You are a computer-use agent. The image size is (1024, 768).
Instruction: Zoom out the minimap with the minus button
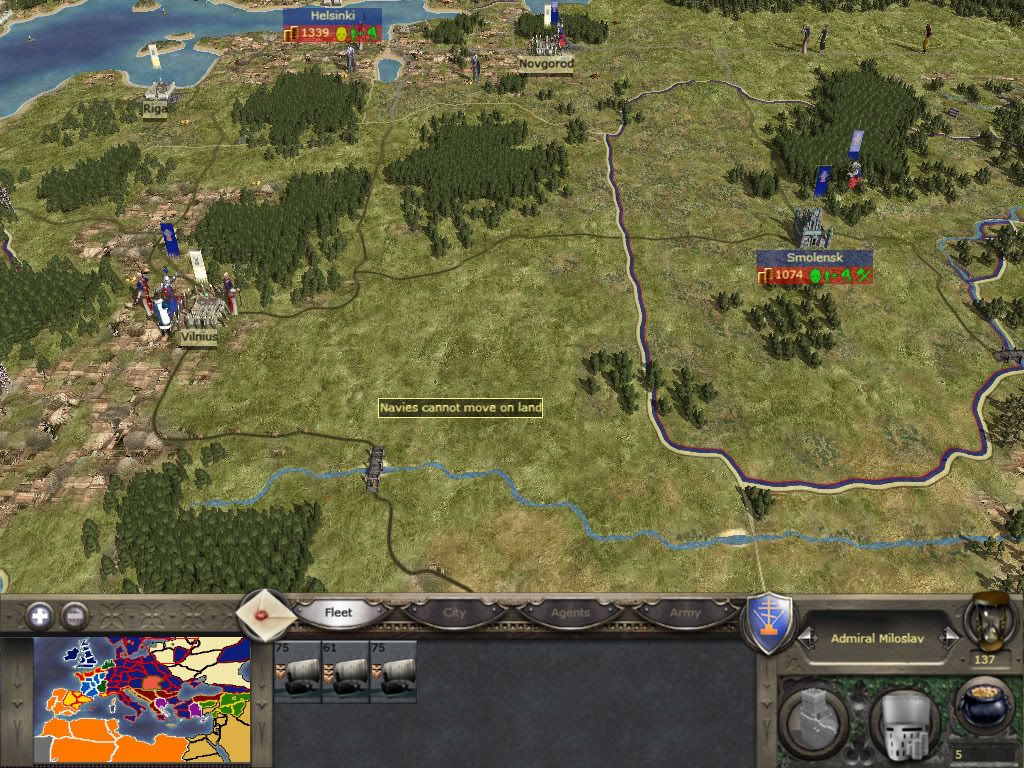tap(75, 615)
